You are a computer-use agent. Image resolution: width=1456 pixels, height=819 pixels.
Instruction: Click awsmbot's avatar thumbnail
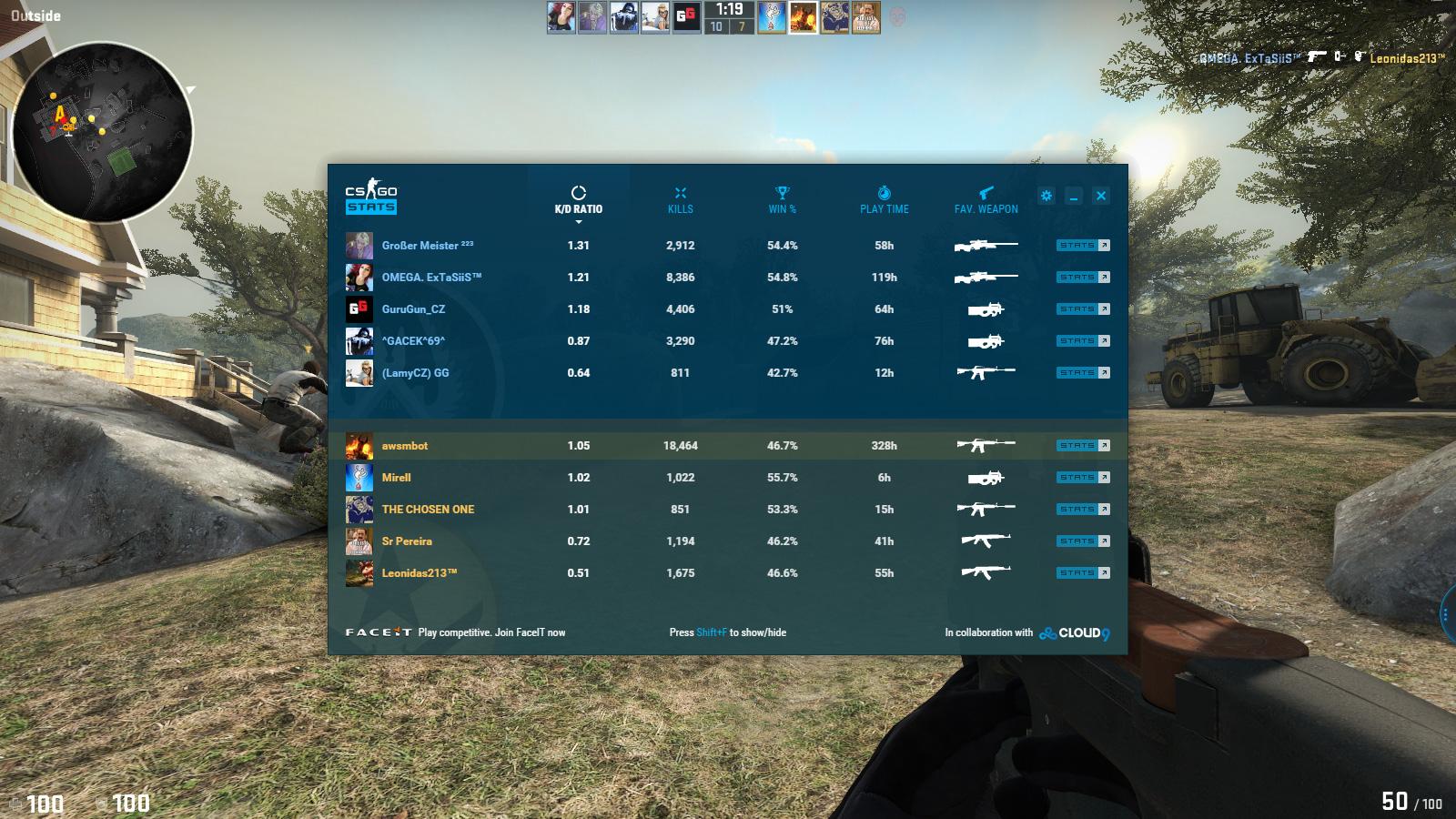click(358, 445)
